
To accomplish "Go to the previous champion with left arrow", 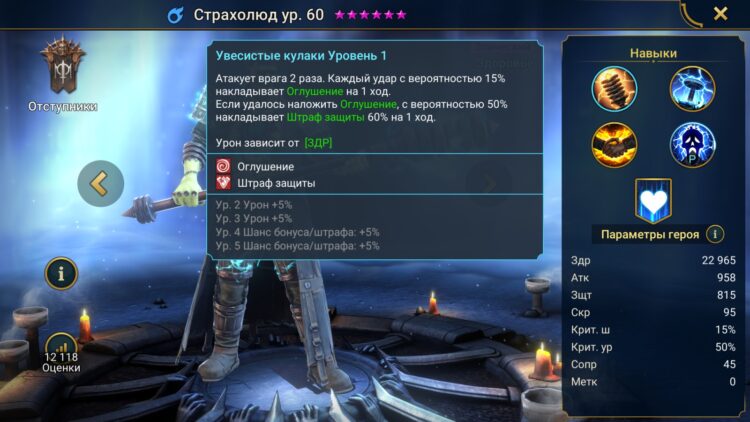I will pos(101,183).
